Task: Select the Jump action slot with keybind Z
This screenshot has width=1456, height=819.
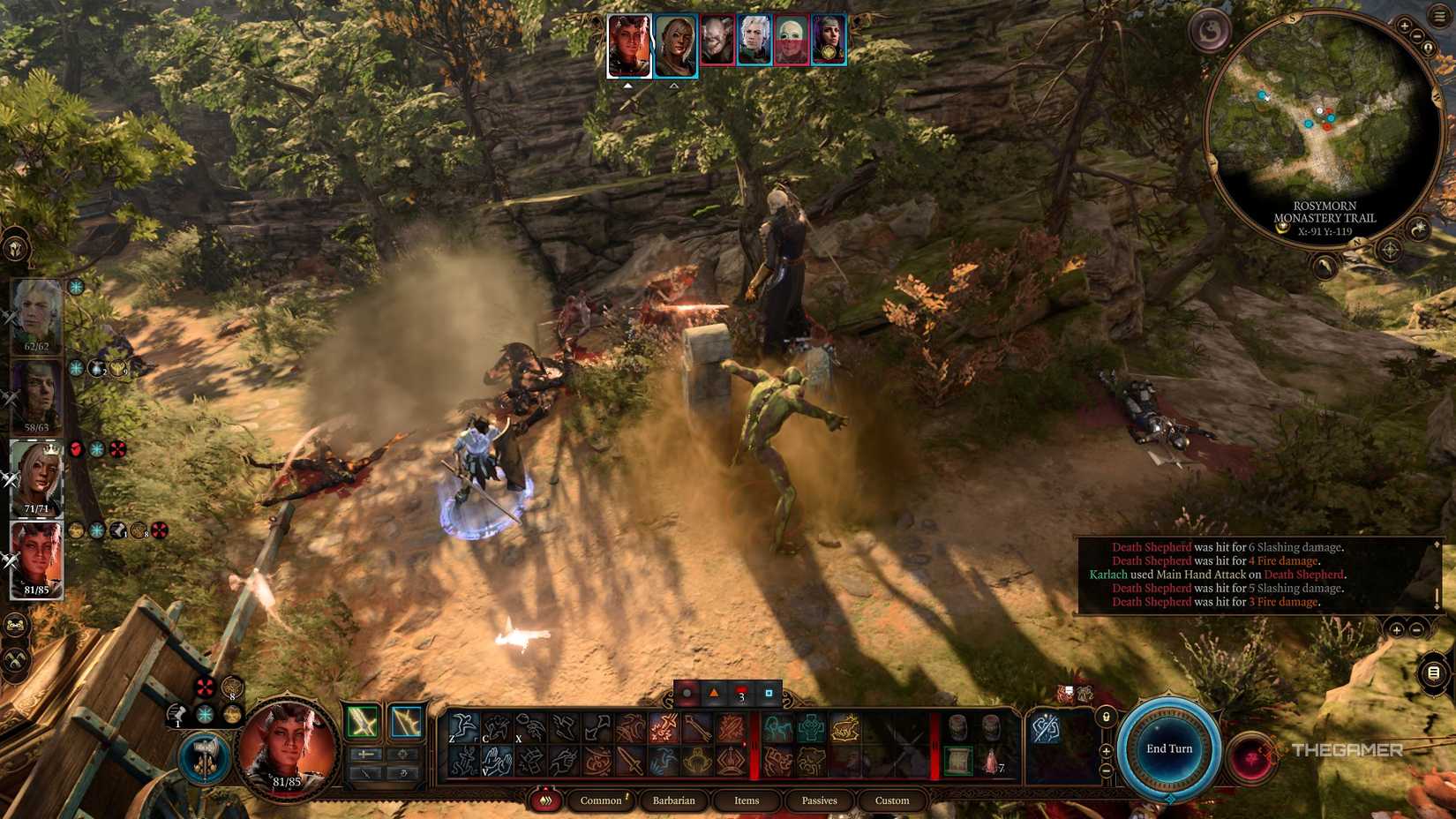Action: pyautogui.click(x=464, y=726)
